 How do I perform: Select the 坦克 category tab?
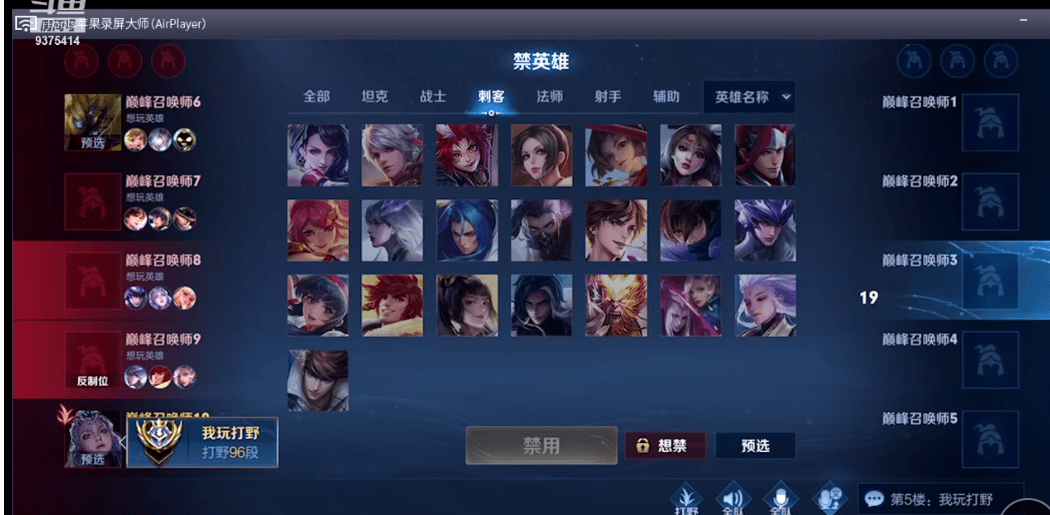[x=374, y=97]
